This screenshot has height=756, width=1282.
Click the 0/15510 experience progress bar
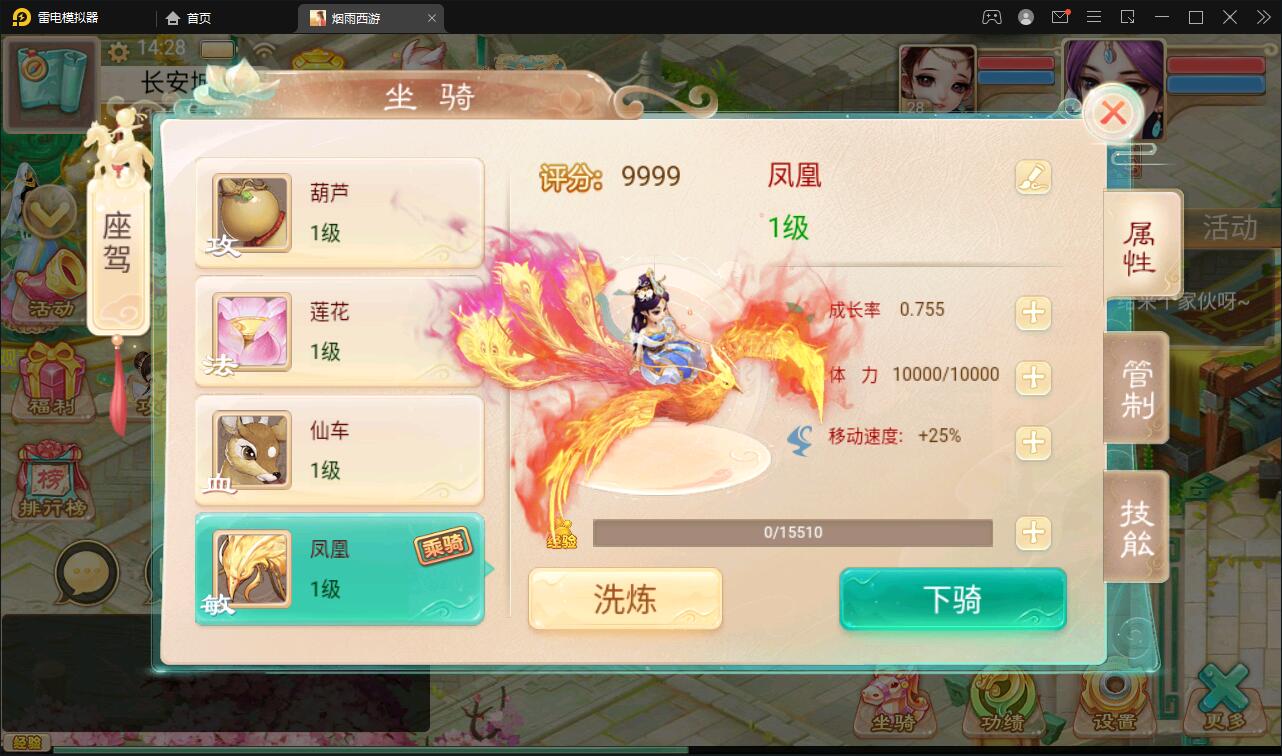(x=793, y=533)
